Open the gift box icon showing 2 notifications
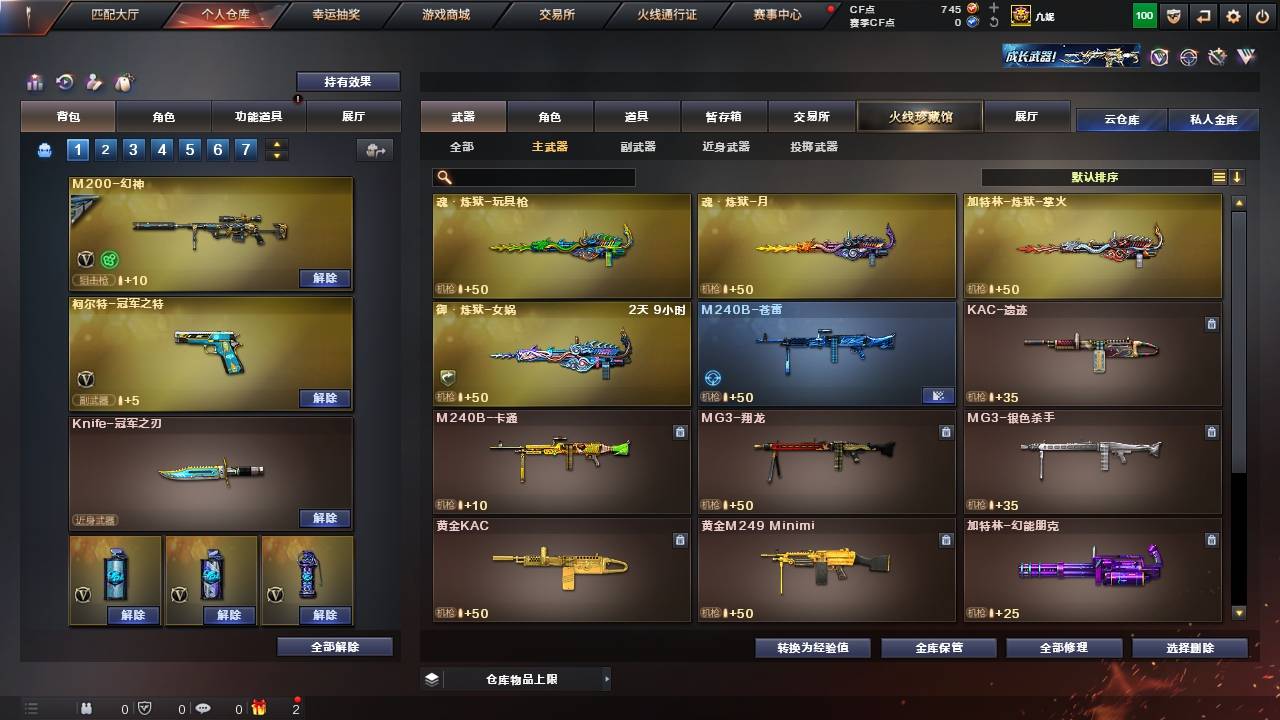The width and height of the screenshot is (1280, 720). [259, 708]
